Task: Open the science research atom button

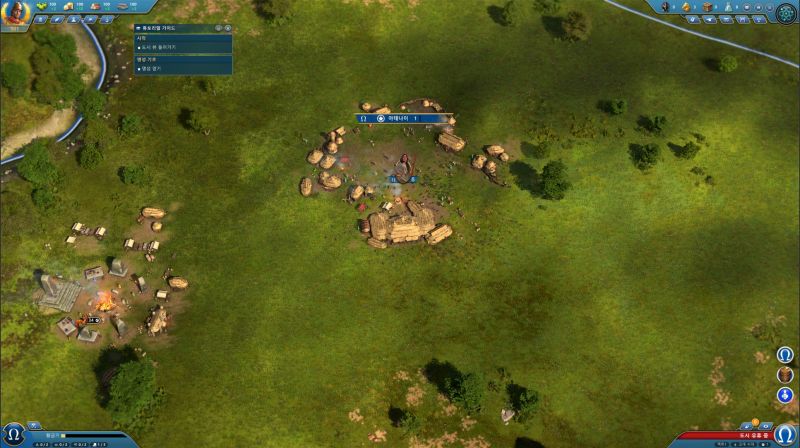Action: 784,12
